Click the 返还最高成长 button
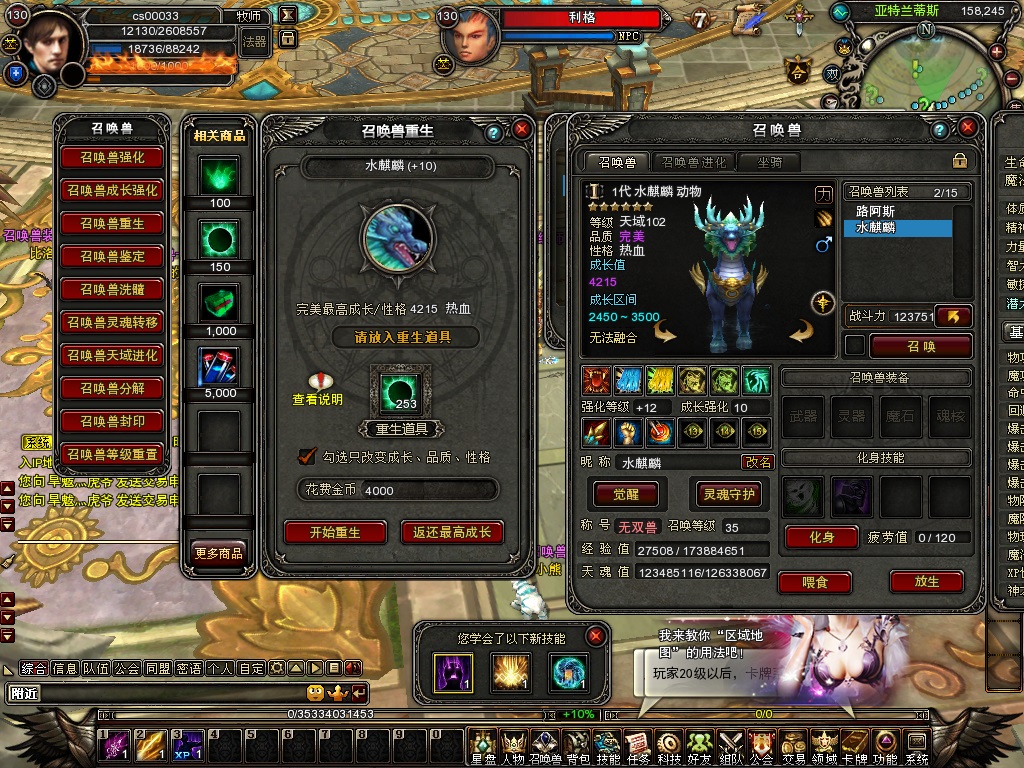The image size is (1024, 768). (x=452, y=532)
